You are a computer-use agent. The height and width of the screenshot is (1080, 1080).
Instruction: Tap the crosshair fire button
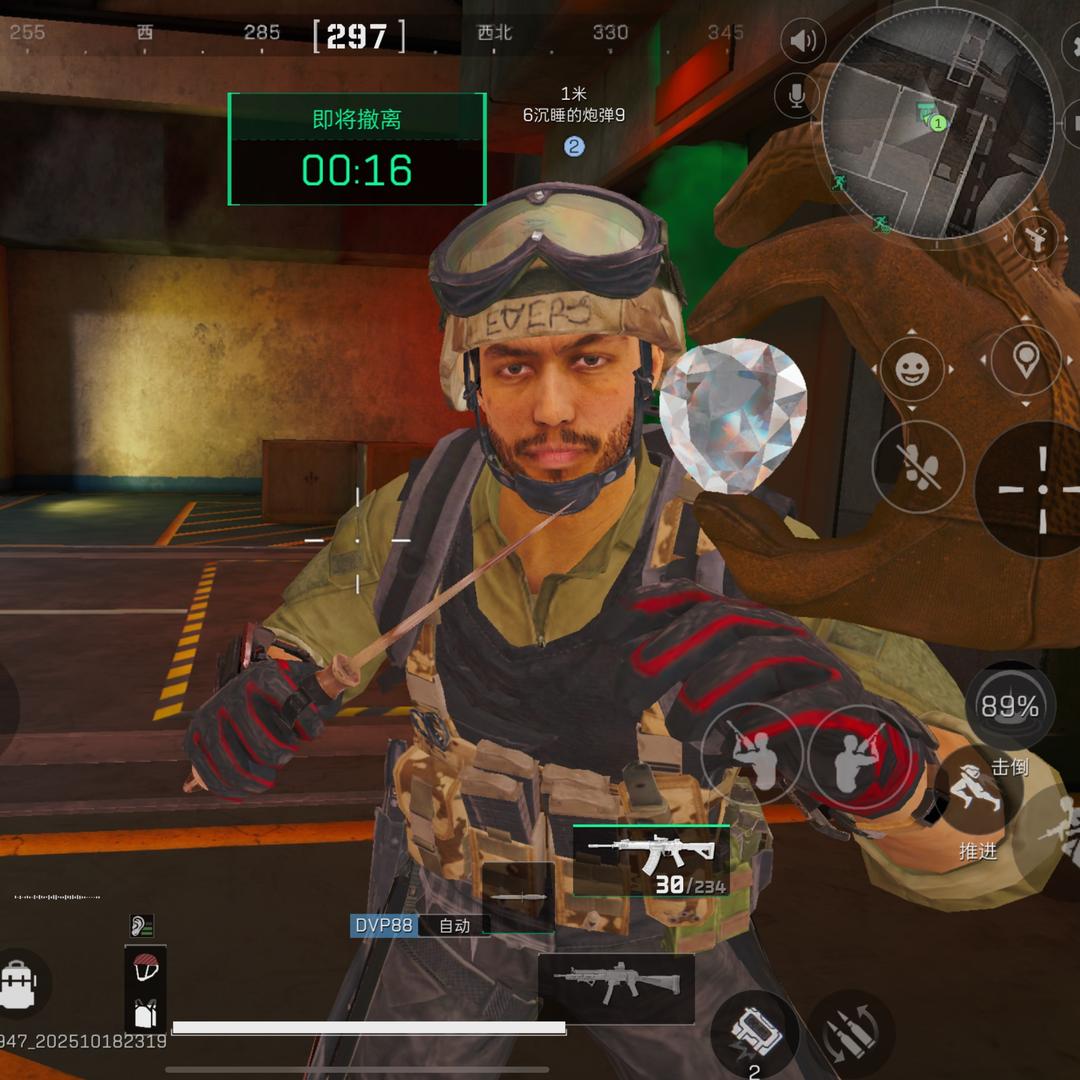1040,488
